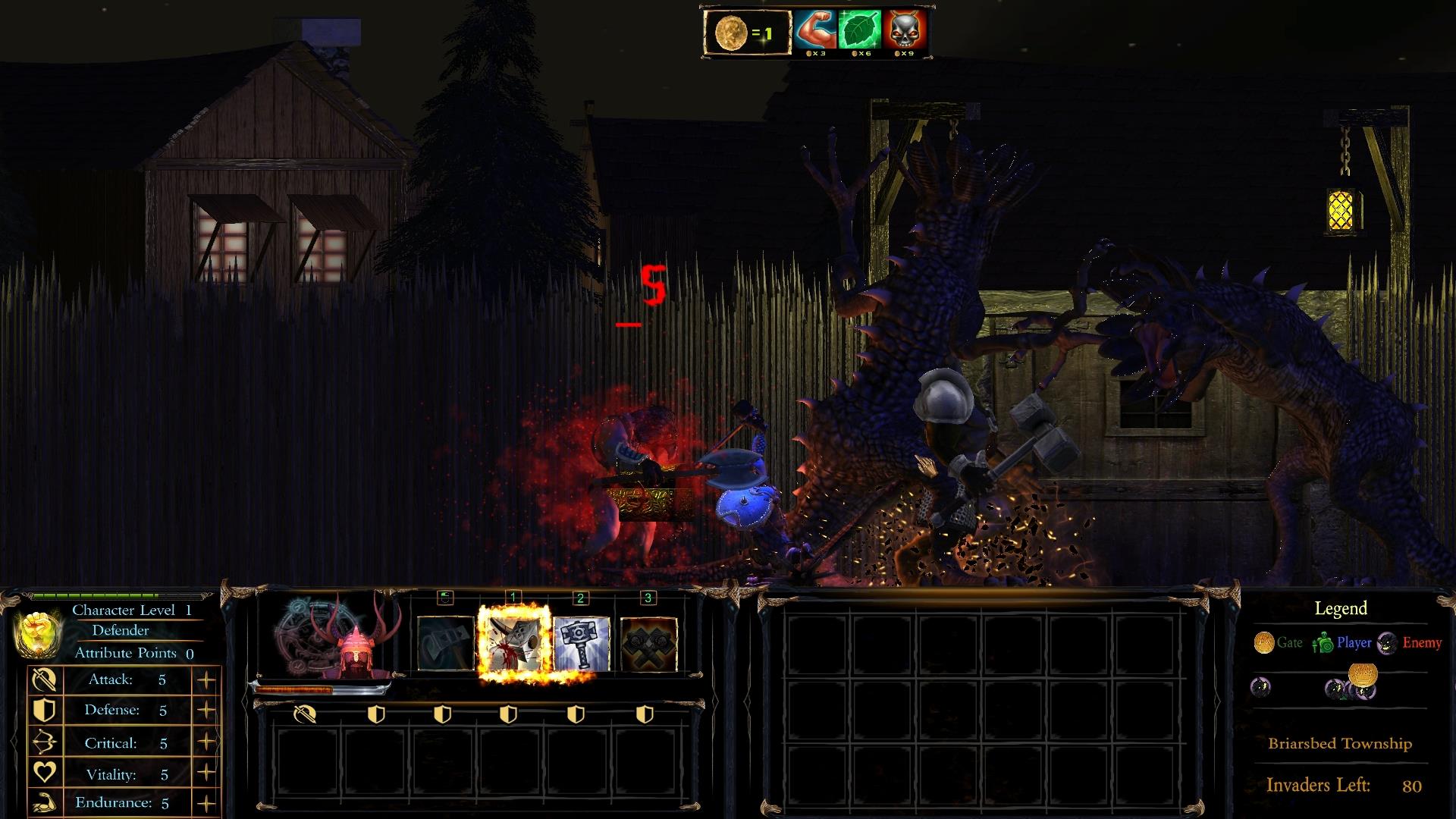Select the bloody axe skill in slot 1
Screen dimensions: 1456x819
point(513,643)
